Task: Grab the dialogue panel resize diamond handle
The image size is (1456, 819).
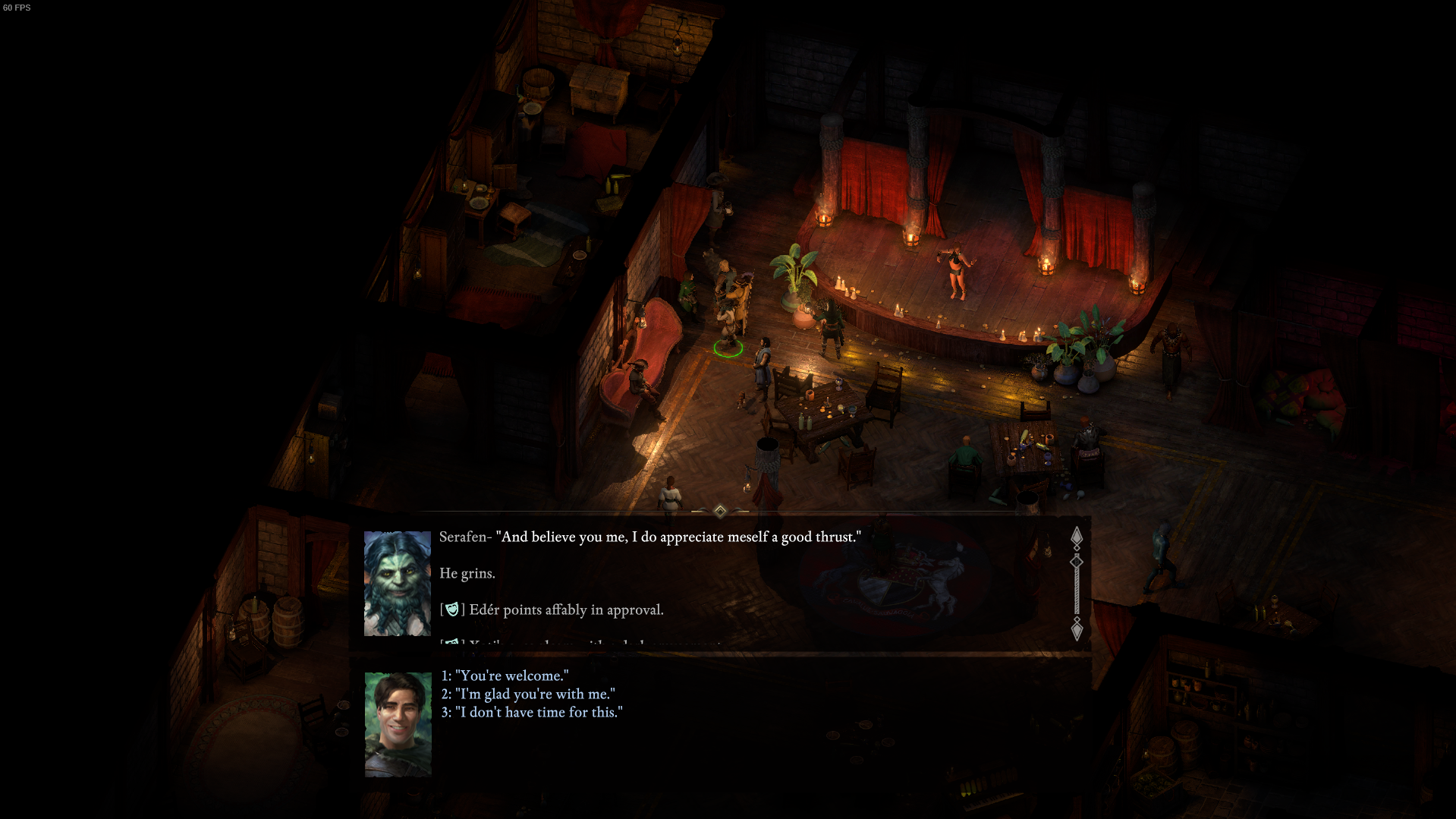Action: [720, 511]
